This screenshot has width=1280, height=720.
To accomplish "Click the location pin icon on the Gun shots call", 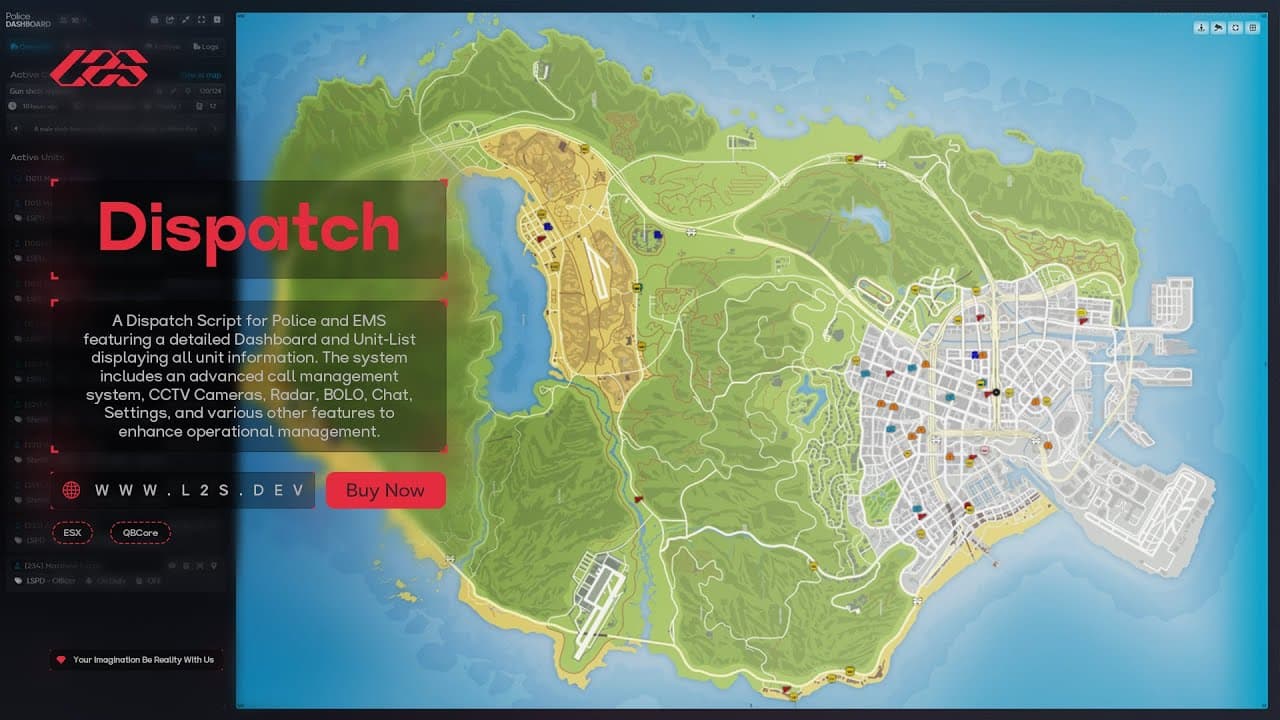I will point(188,91).
